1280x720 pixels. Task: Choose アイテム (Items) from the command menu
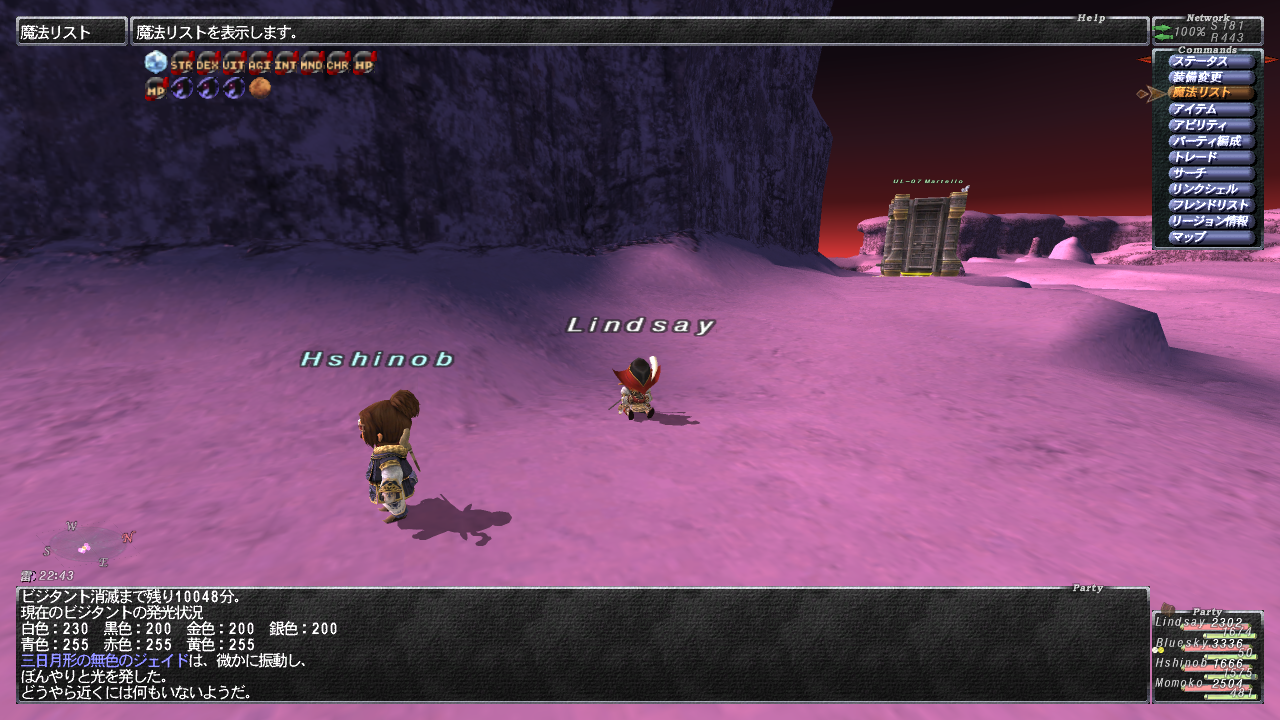click(x=1211, y=109)
